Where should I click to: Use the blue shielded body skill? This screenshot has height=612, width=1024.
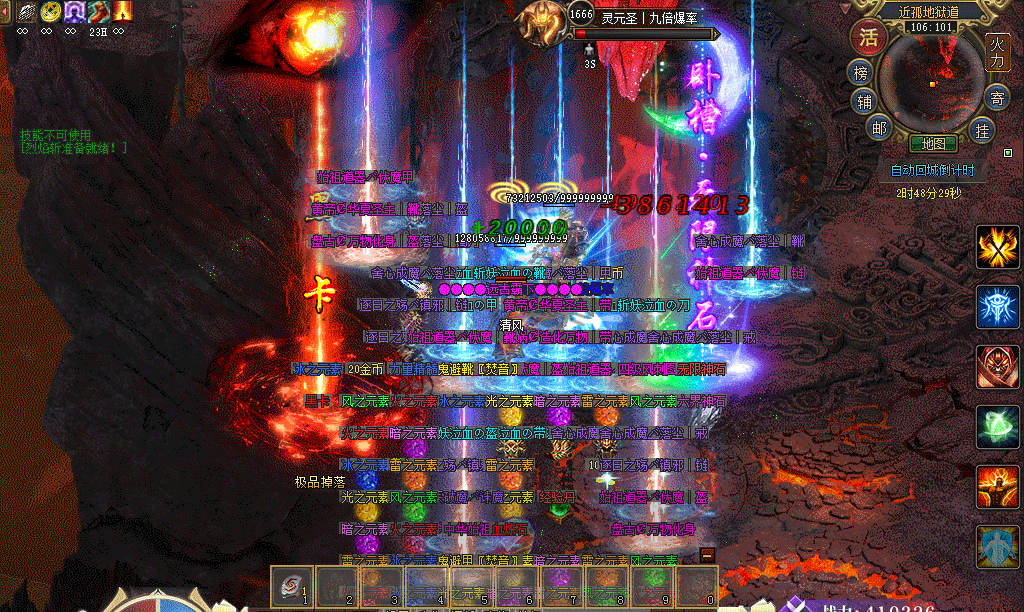[998, 547]
